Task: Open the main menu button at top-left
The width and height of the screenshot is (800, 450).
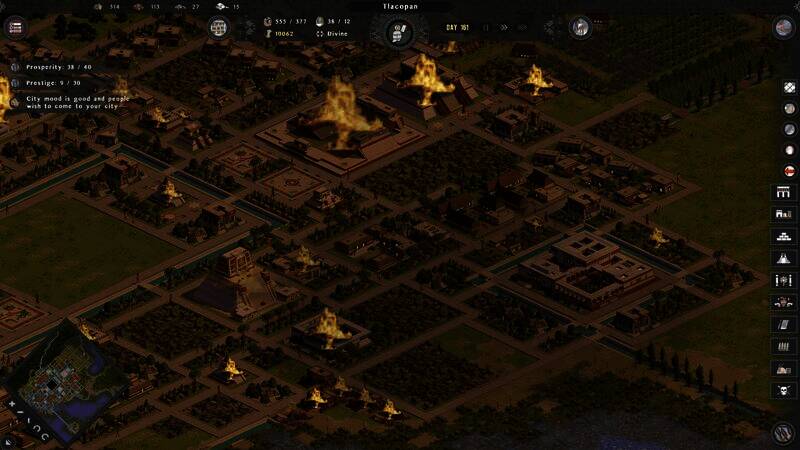Action: (15, 27)
